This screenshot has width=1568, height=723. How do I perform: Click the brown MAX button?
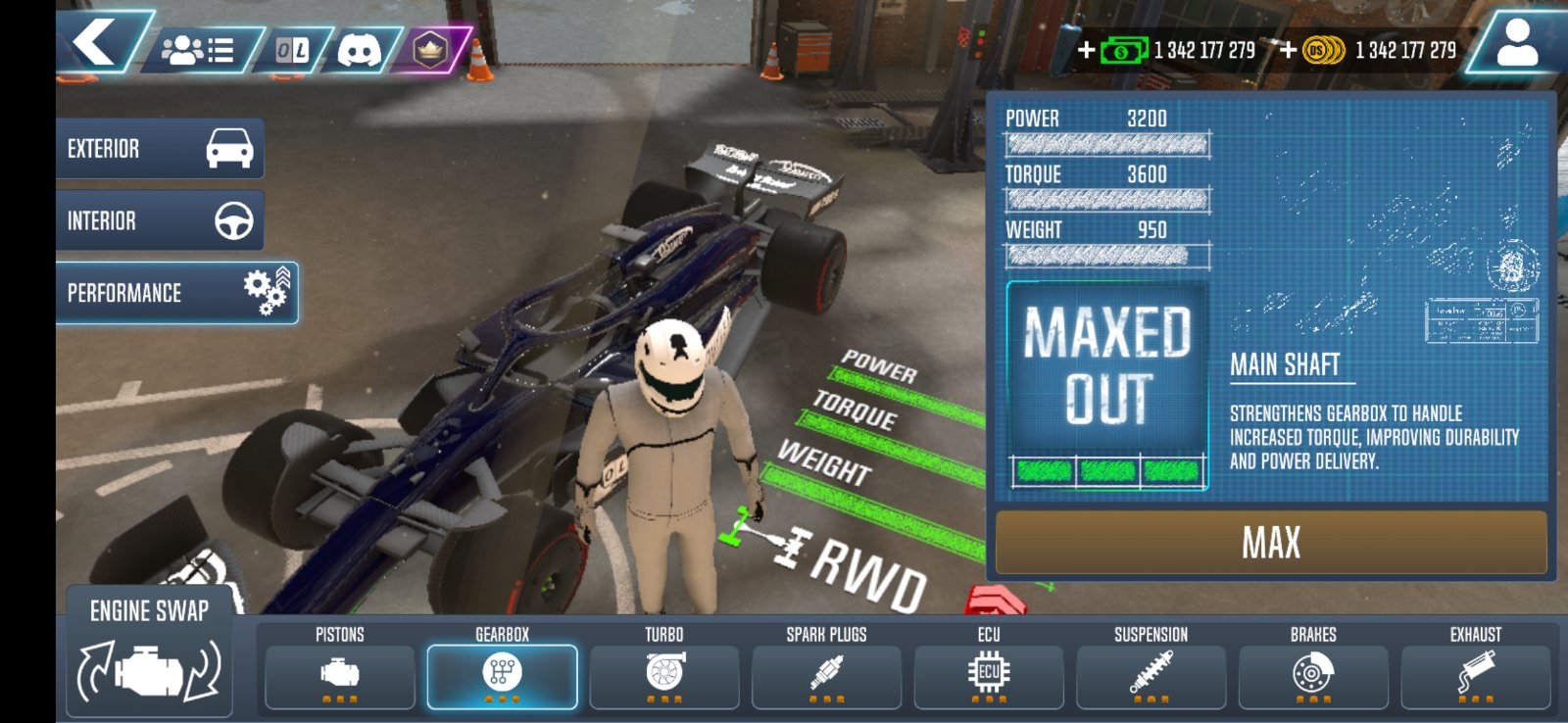pos(1271,542)
